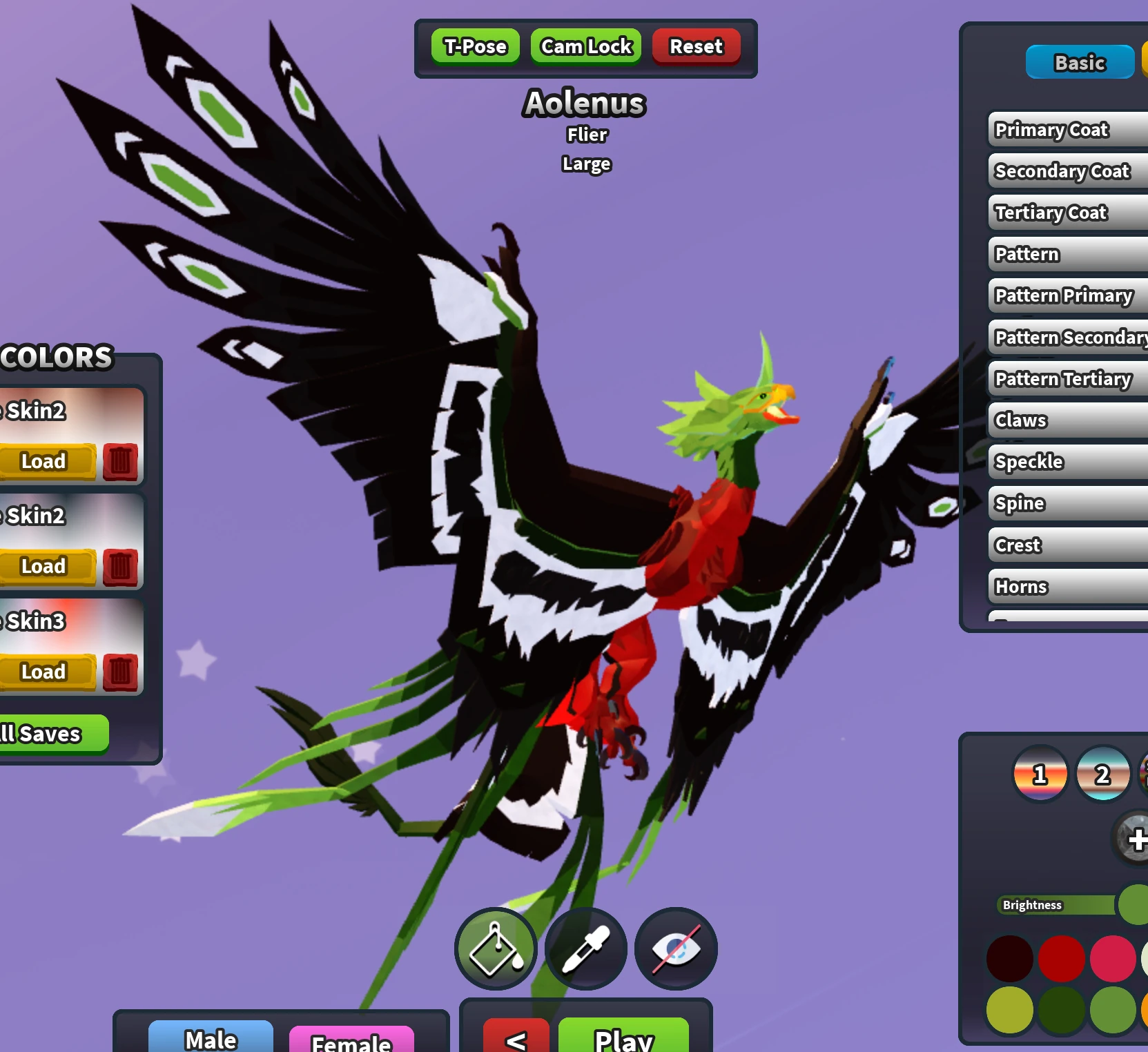Open saved color palette preset 2
The height and width of the screenshot is (1052, 1148).
point(1102,775)
